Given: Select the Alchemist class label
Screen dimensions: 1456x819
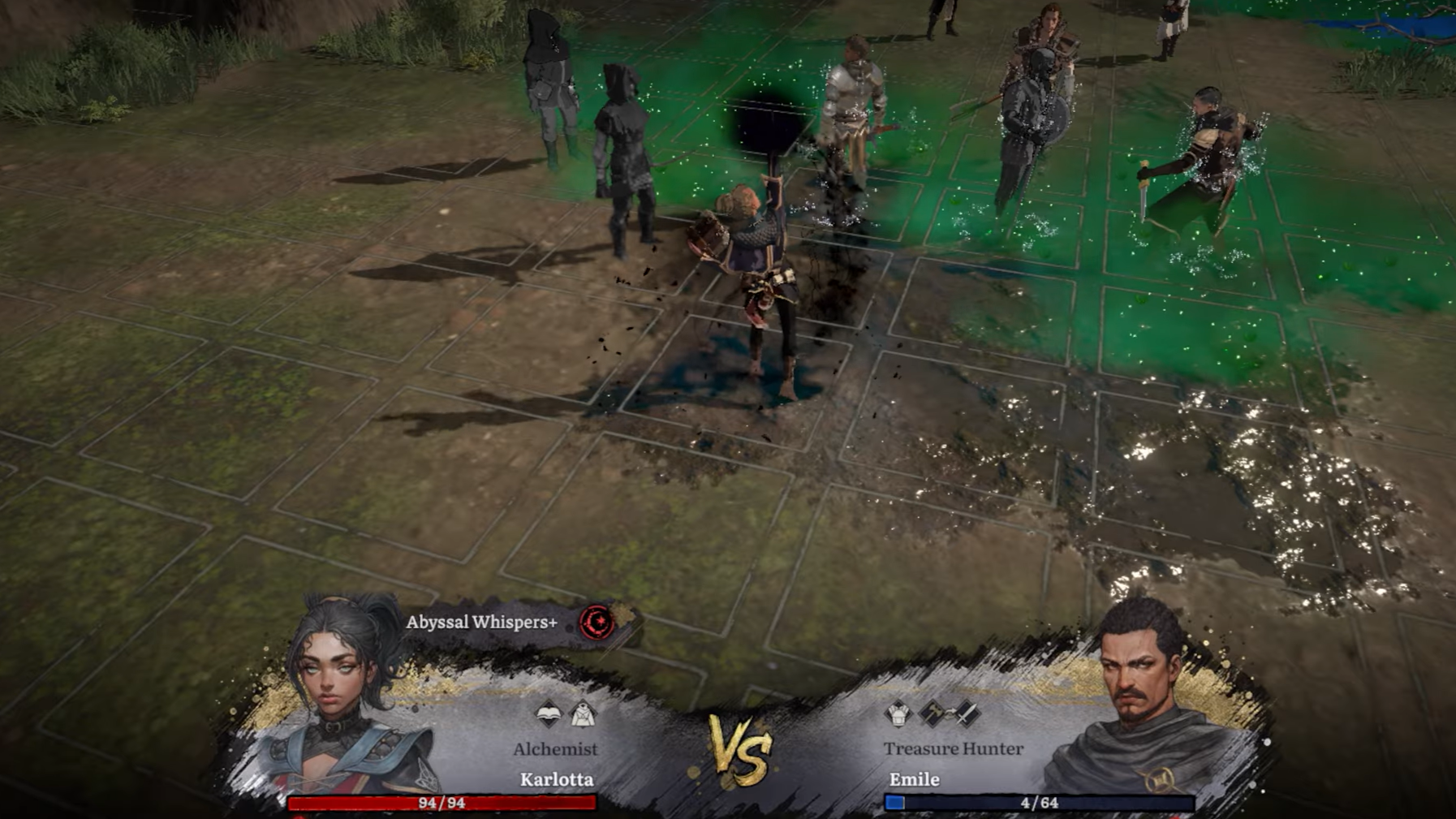Looking at the screenshot, I should 554,748.
